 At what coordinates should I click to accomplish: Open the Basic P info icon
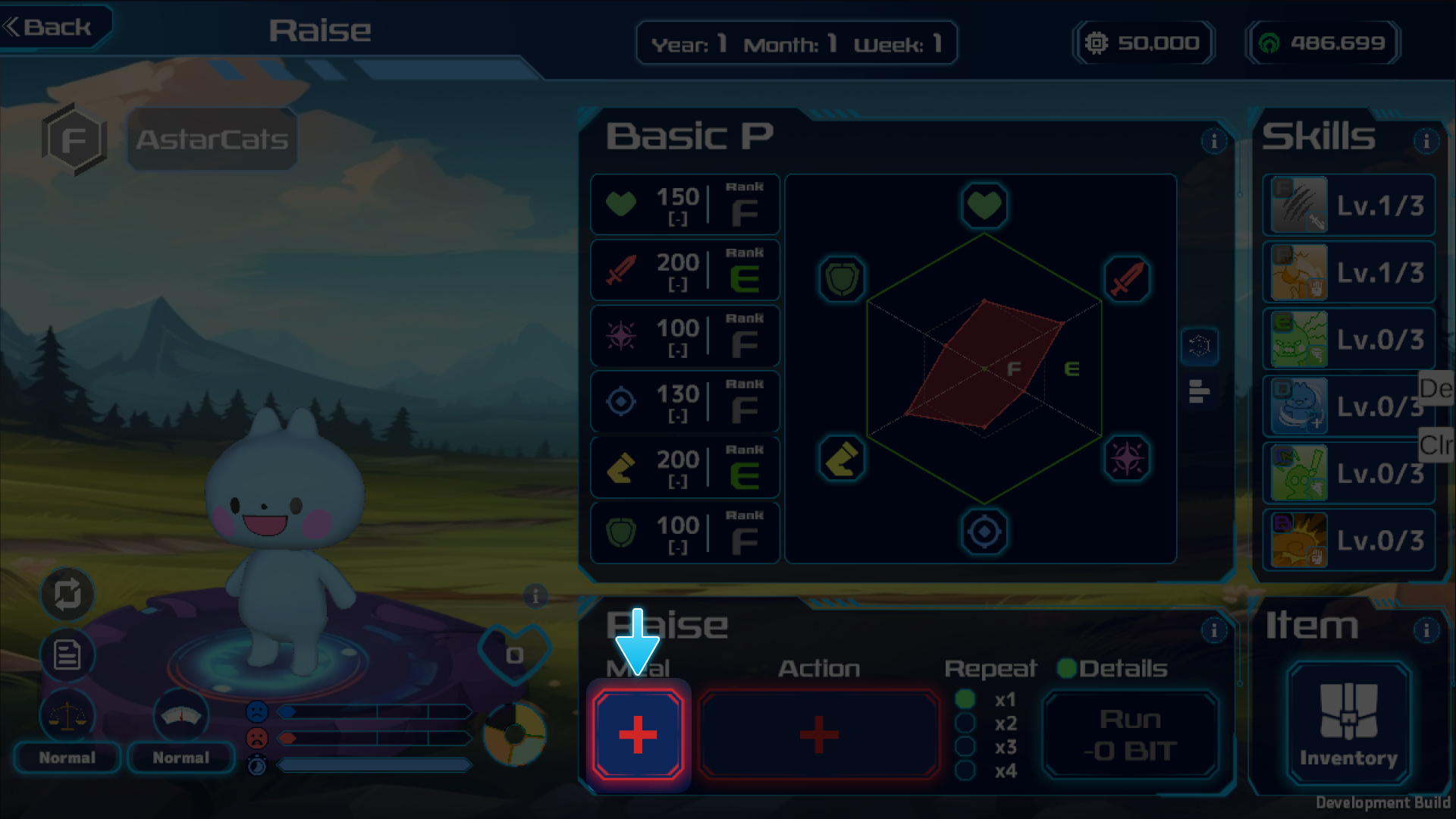point(1213,141)
